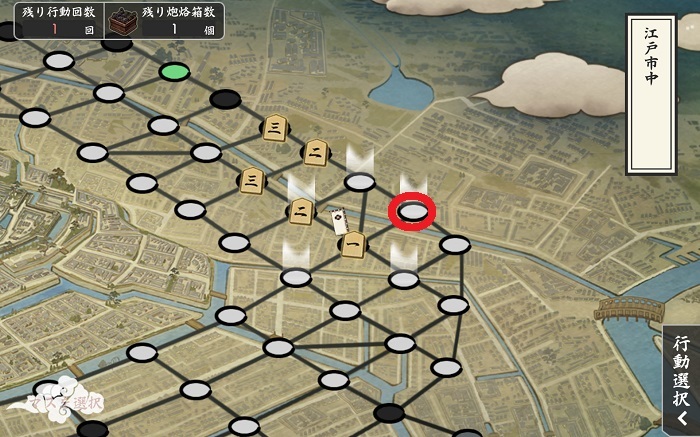Select the red-circled map node
Viewport: 700px width, 437px height.
(x=412, y=212)
